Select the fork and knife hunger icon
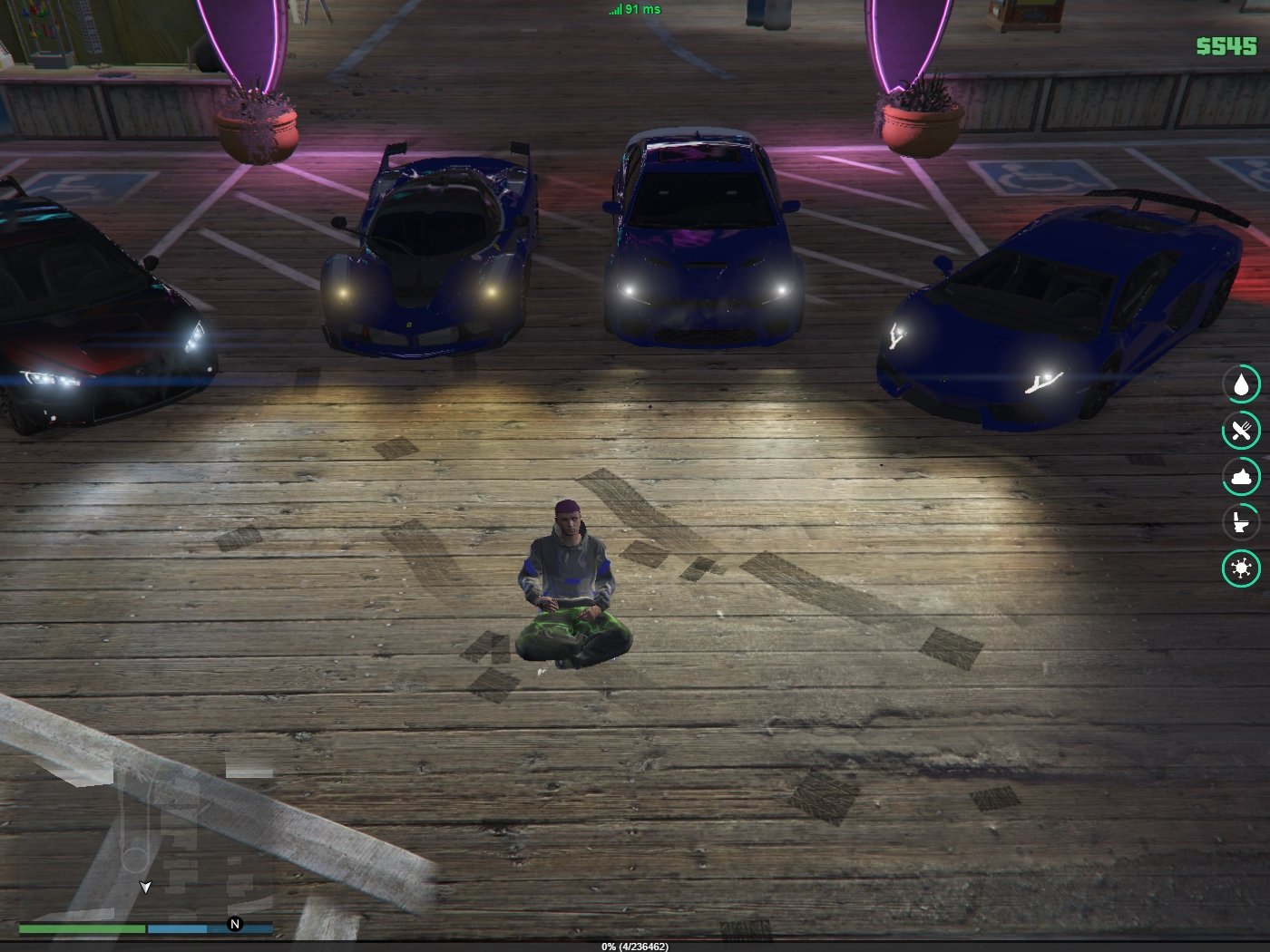The image size is (1270, 952). tap(1241, 431)
